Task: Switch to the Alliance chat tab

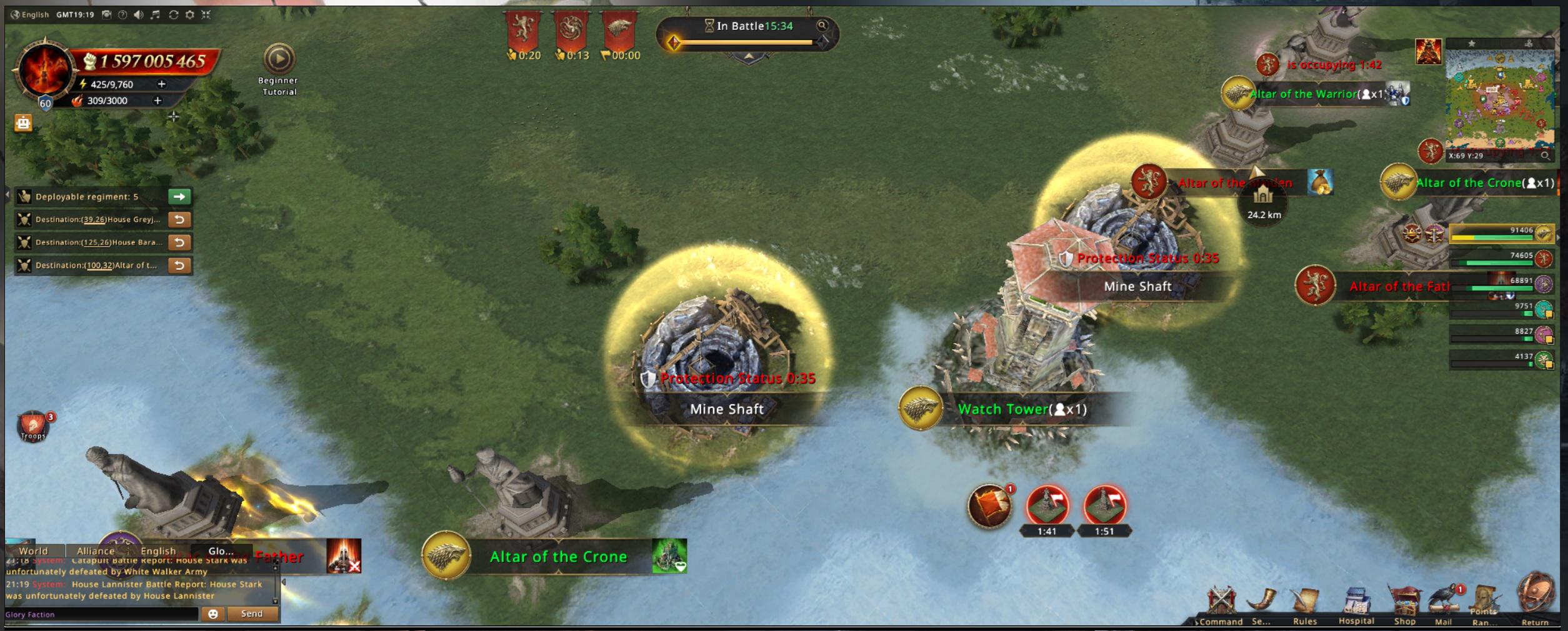Action: pyautogui.click(x=95, y=551)
